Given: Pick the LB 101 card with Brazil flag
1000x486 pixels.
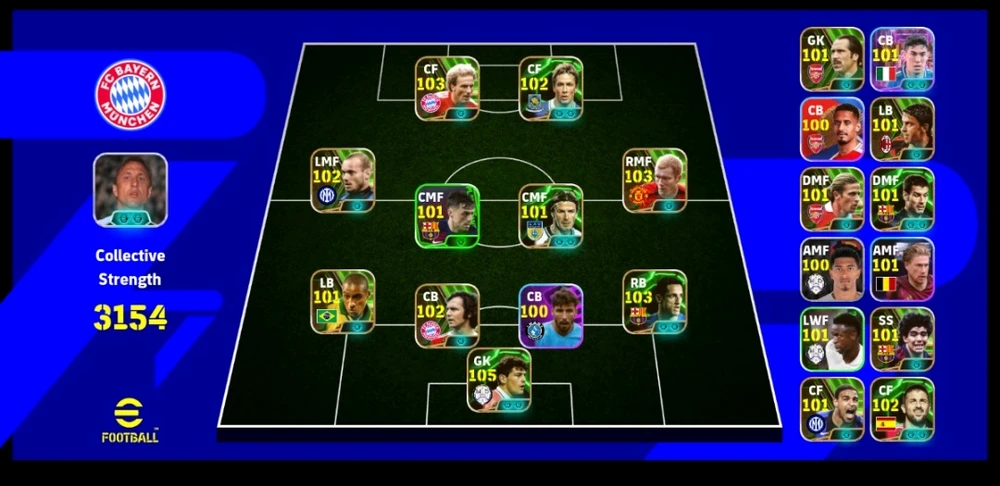Looking at the screenshot, I should tap(342, 302).
